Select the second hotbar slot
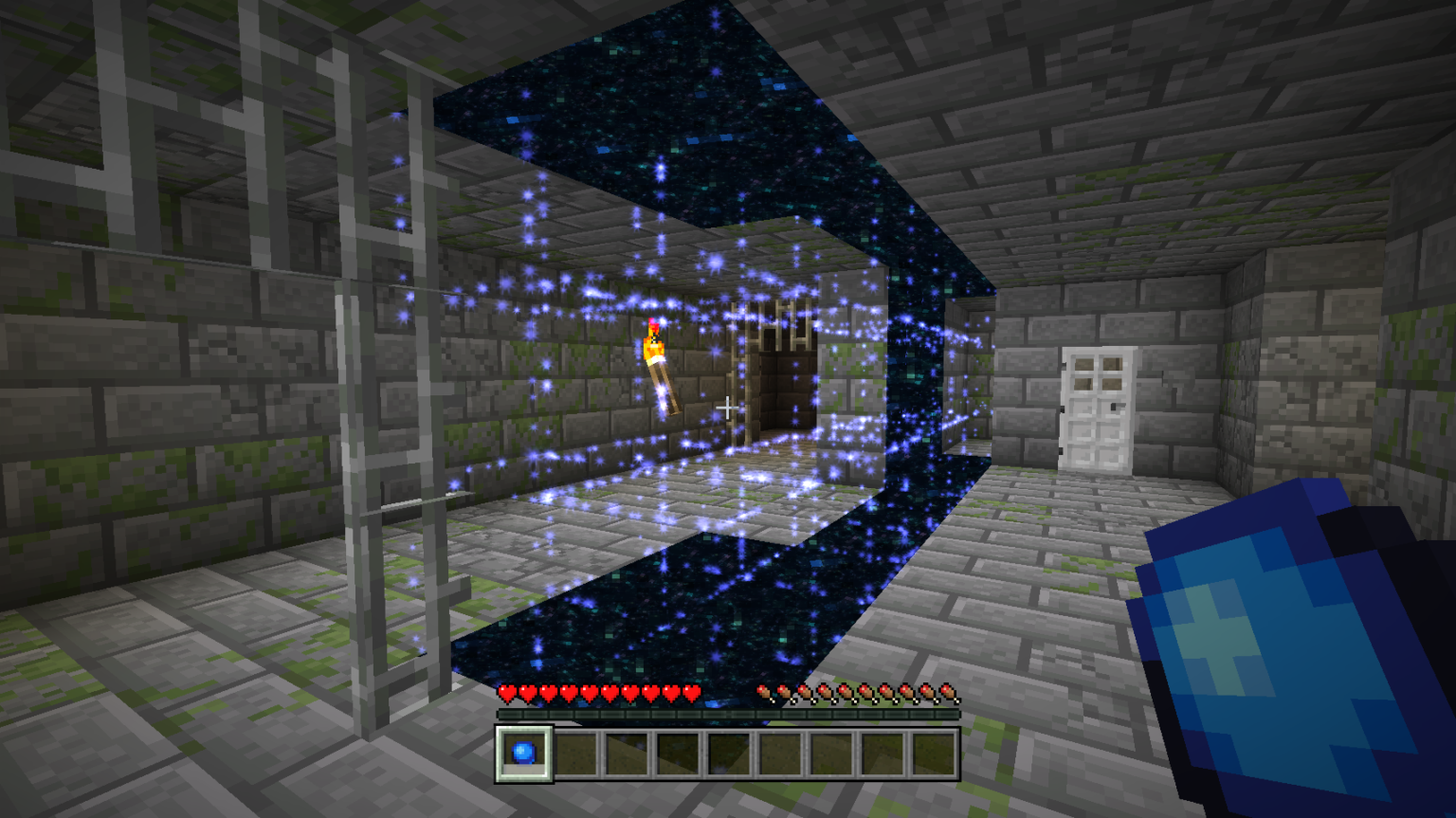The height and width of the screenshot is (818, 1456). pyautogui.click(x=576, y=754)
